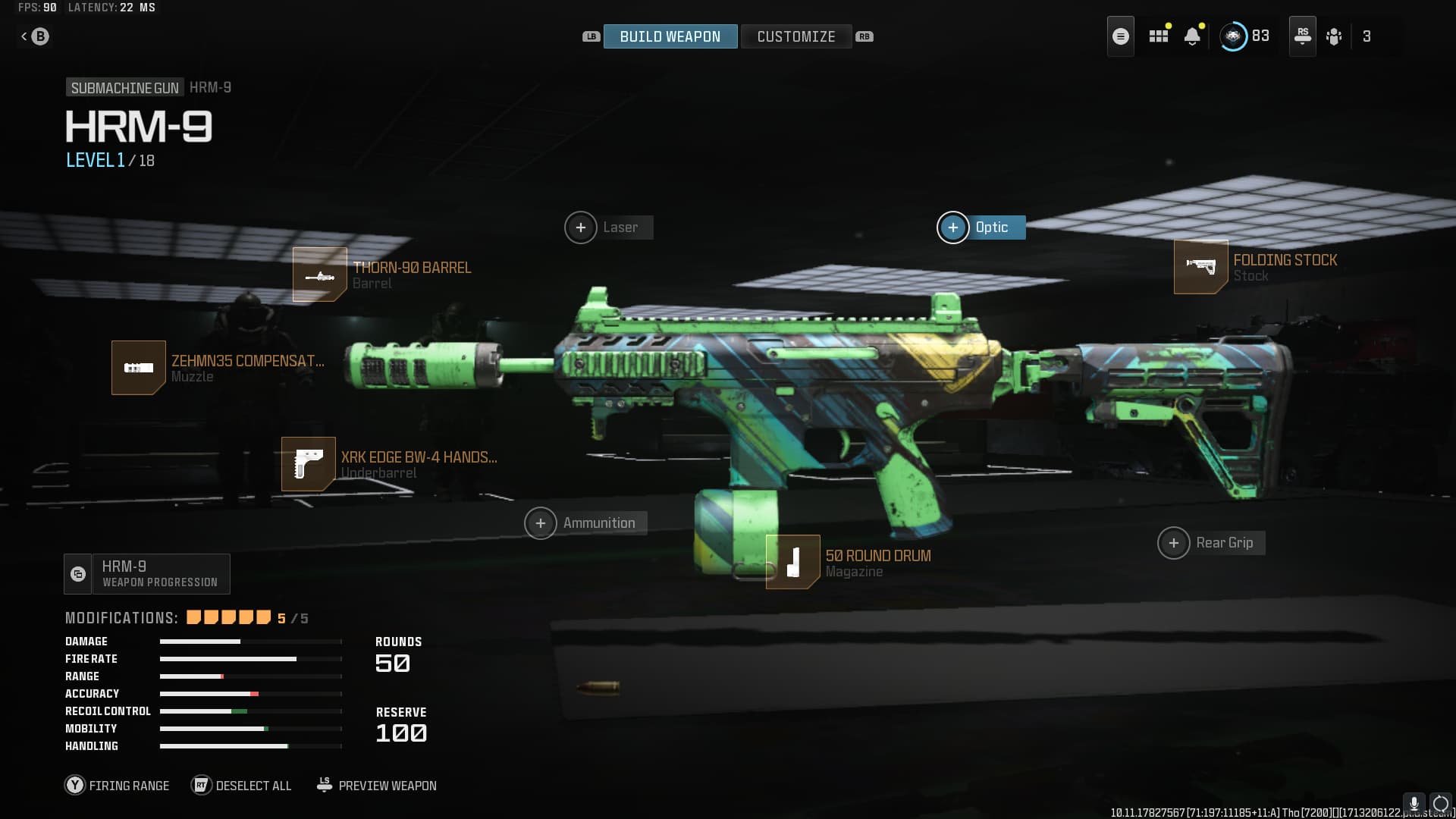Select the Optic attachment slot

click(x=953, y=227)
